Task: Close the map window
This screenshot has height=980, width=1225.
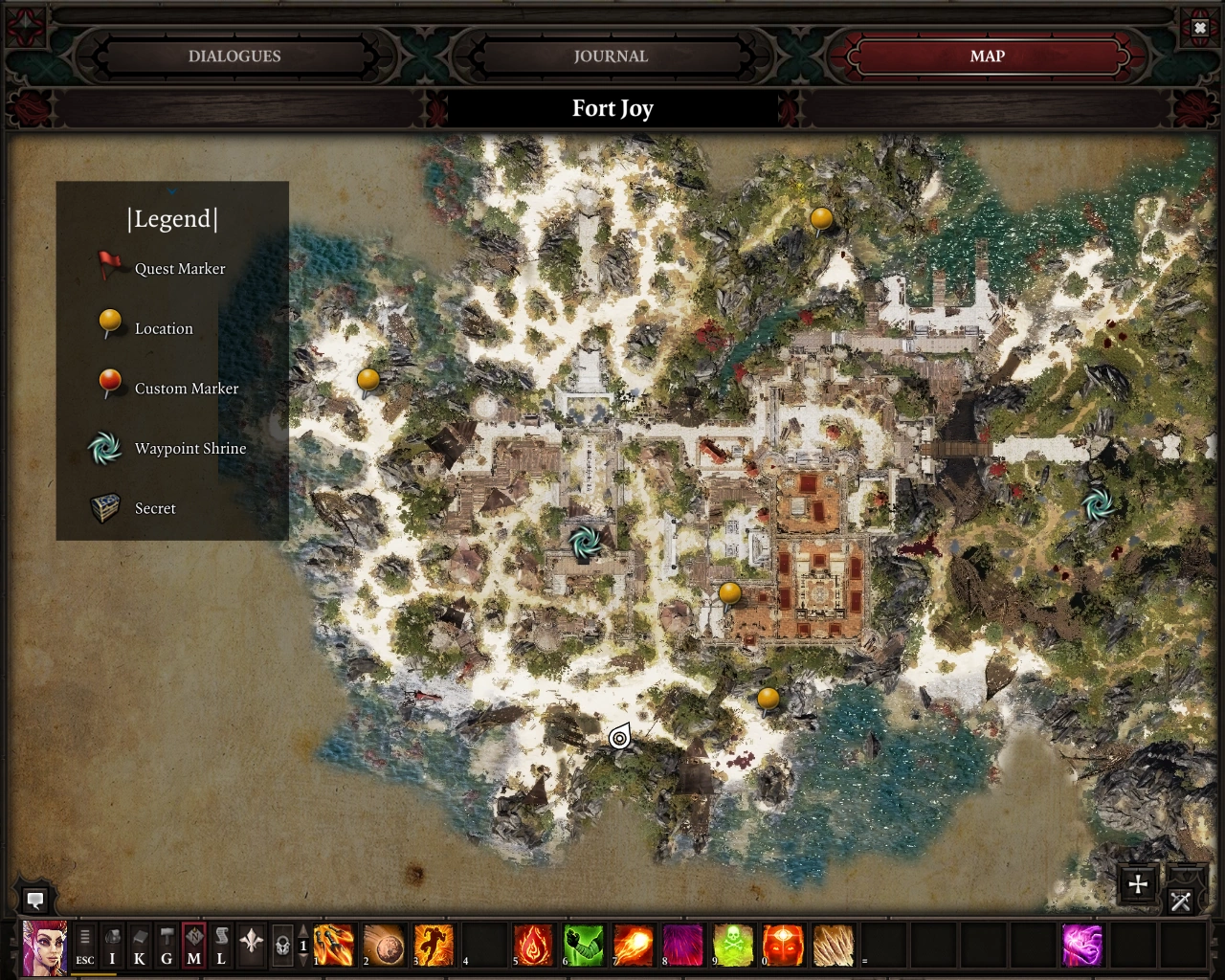Action: pos(1200,29)
